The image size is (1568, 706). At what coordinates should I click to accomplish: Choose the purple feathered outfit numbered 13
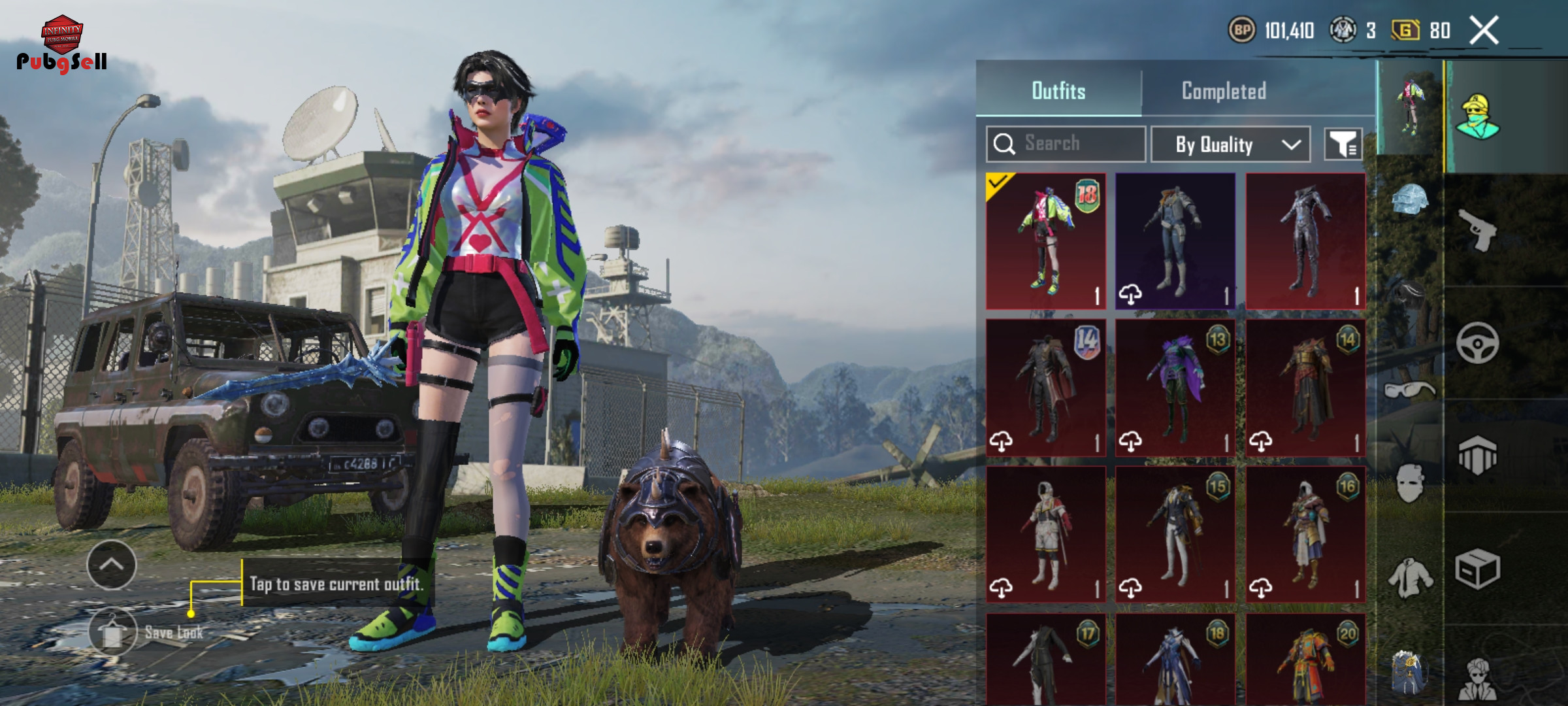point(1175,388)
